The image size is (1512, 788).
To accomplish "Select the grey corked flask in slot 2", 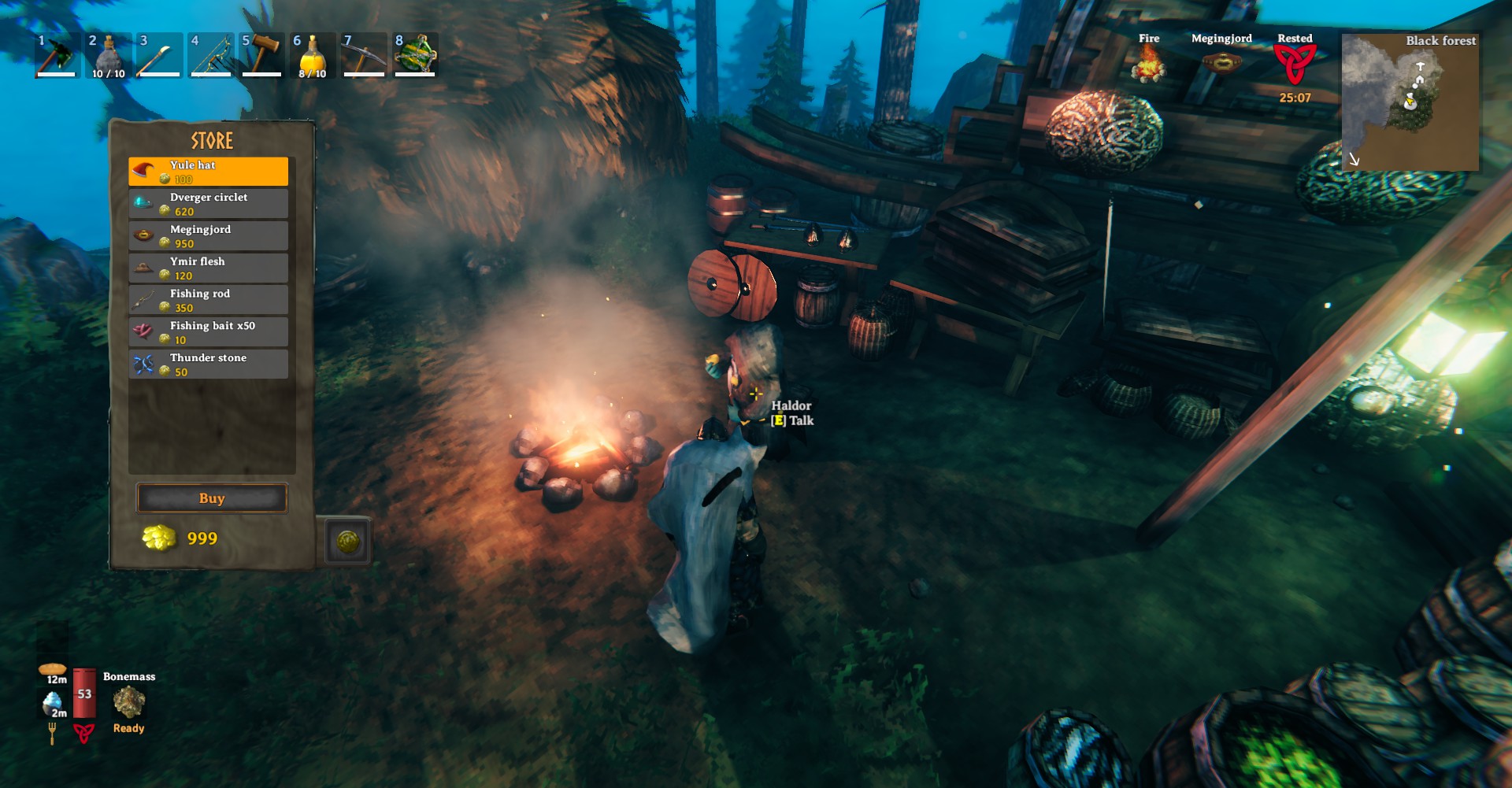I will point(108,55).
